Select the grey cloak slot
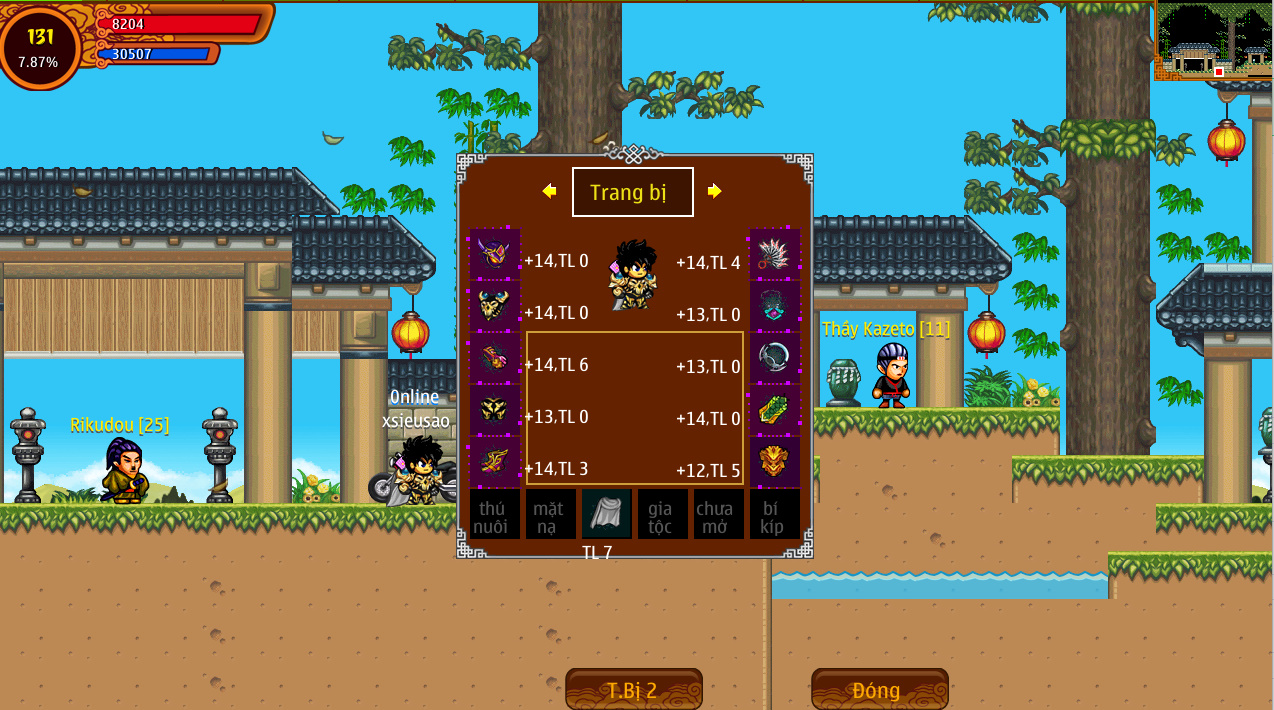The width and height of the screenshot is (1274, 710). point(607,514)
